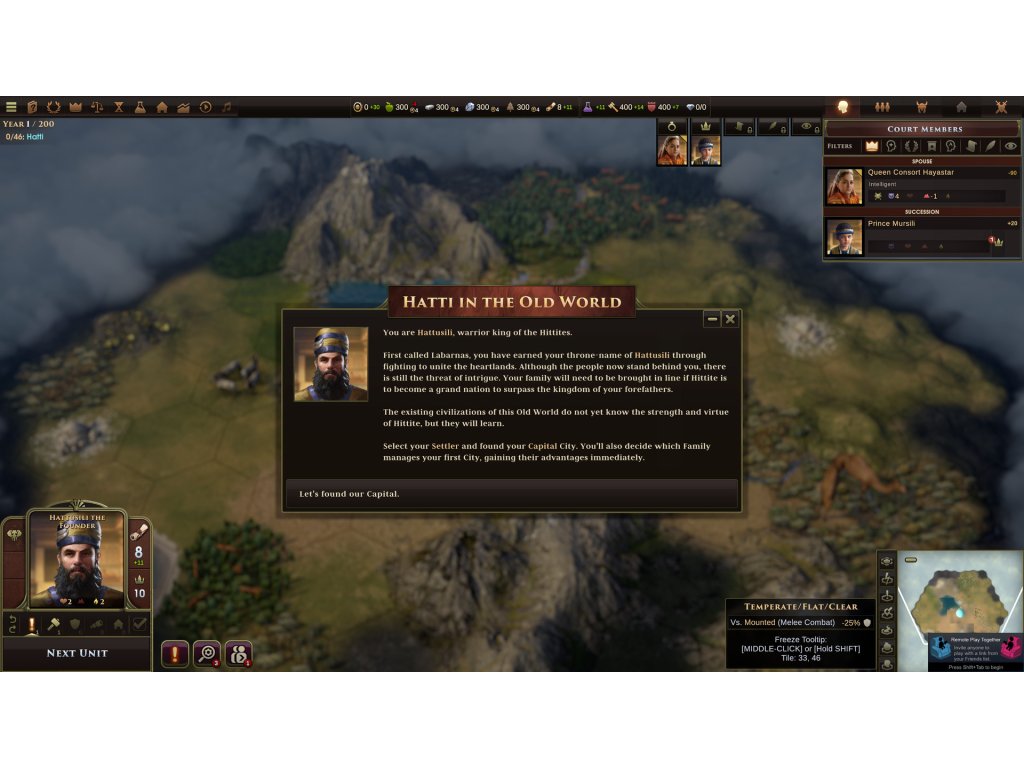Click the minimap

click(x=958, y=600)
